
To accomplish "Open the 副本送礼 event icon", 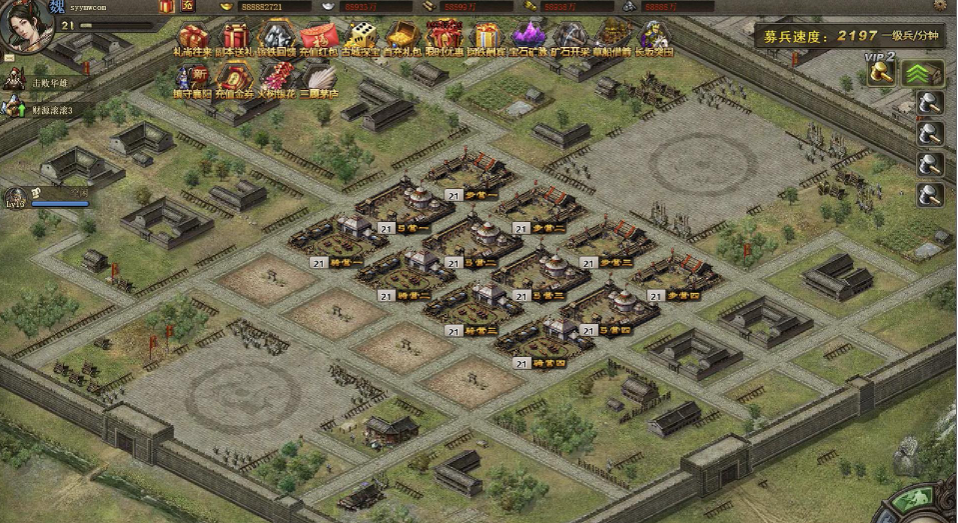I will [x=235, y=36].
